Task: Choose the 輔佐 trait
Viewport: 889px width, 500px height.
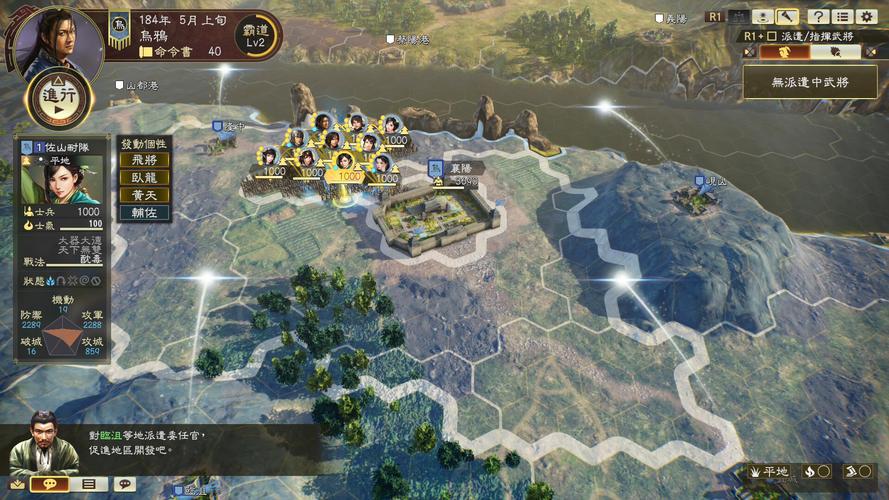Action: tap(144, 213)
